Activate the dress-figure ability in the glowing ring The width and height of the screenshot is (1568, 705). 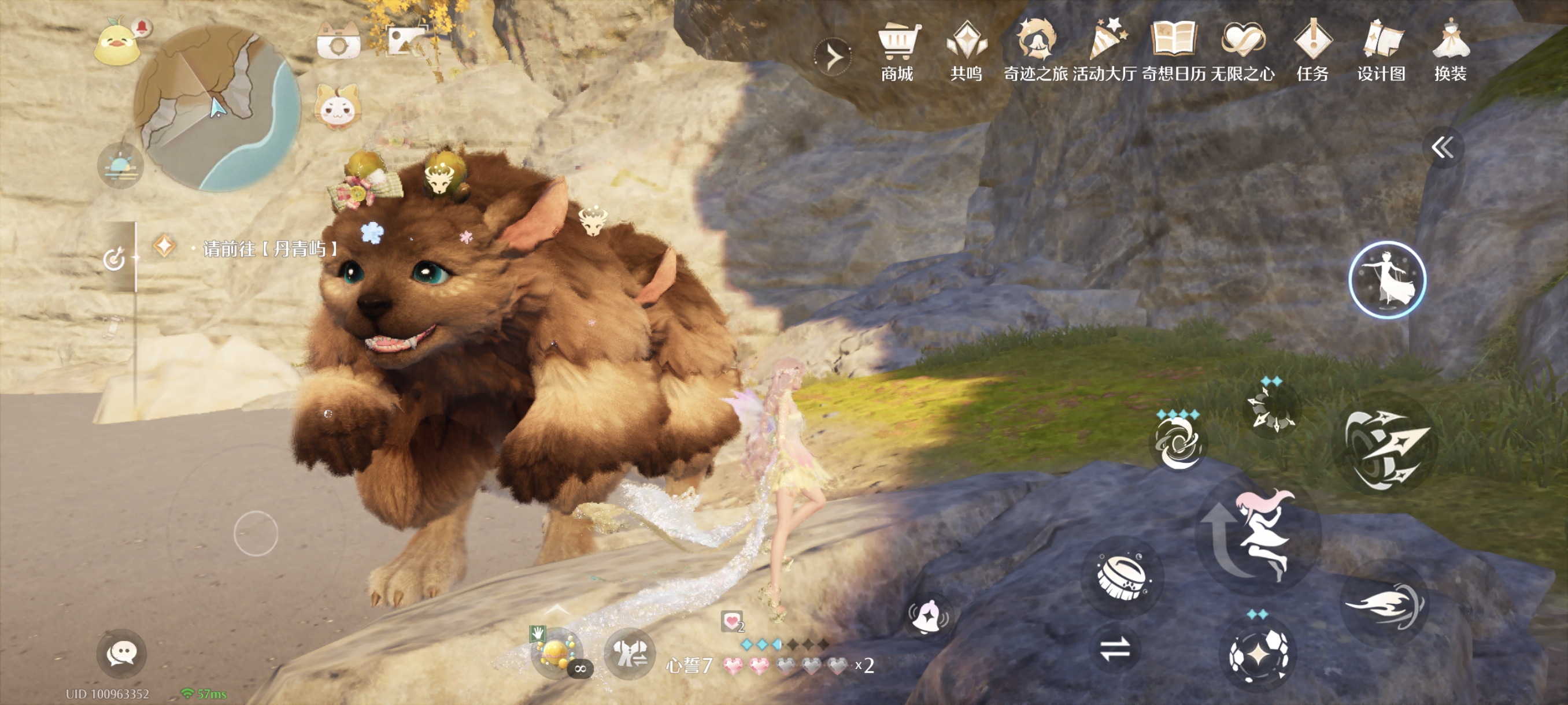1386,280
